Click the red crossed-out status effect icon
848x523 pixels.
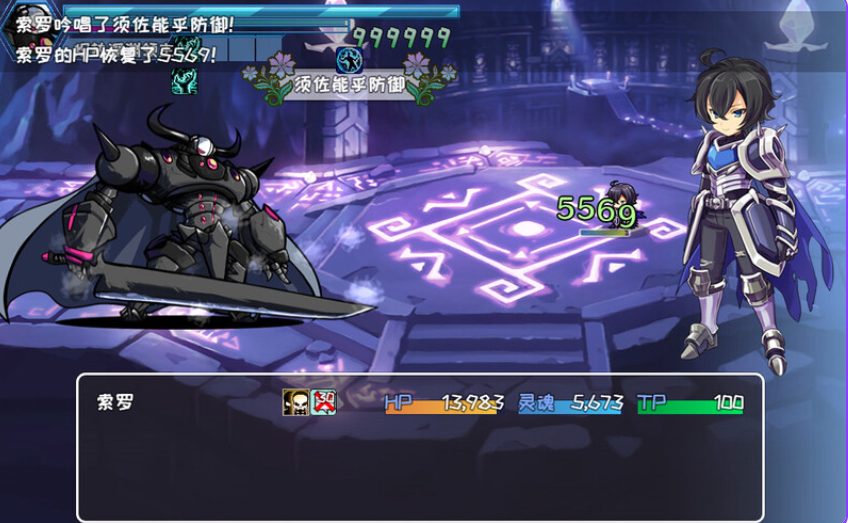click(x=323, y=402)
